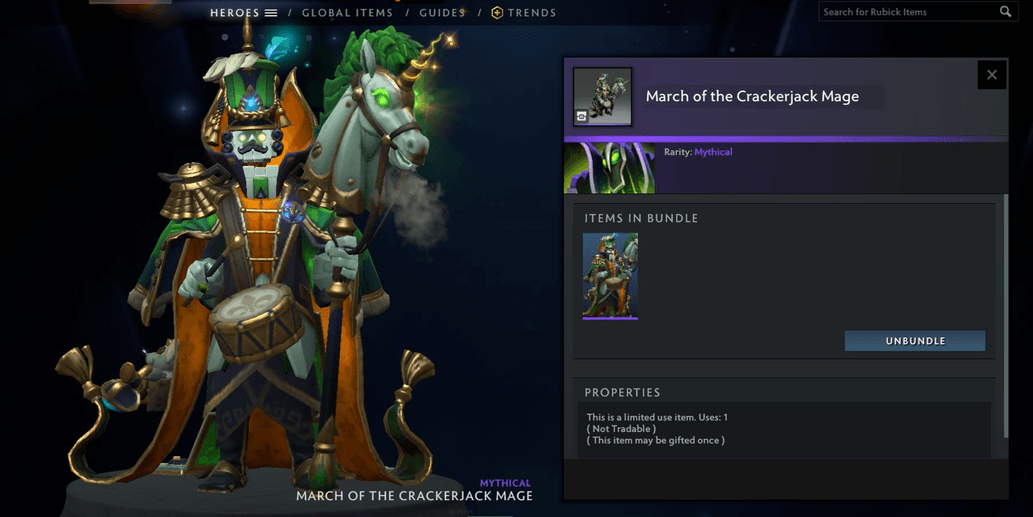The image size is (1033, 517).
Task: Click the Crackerjack Mage header icon
Action: click(602, 97)
